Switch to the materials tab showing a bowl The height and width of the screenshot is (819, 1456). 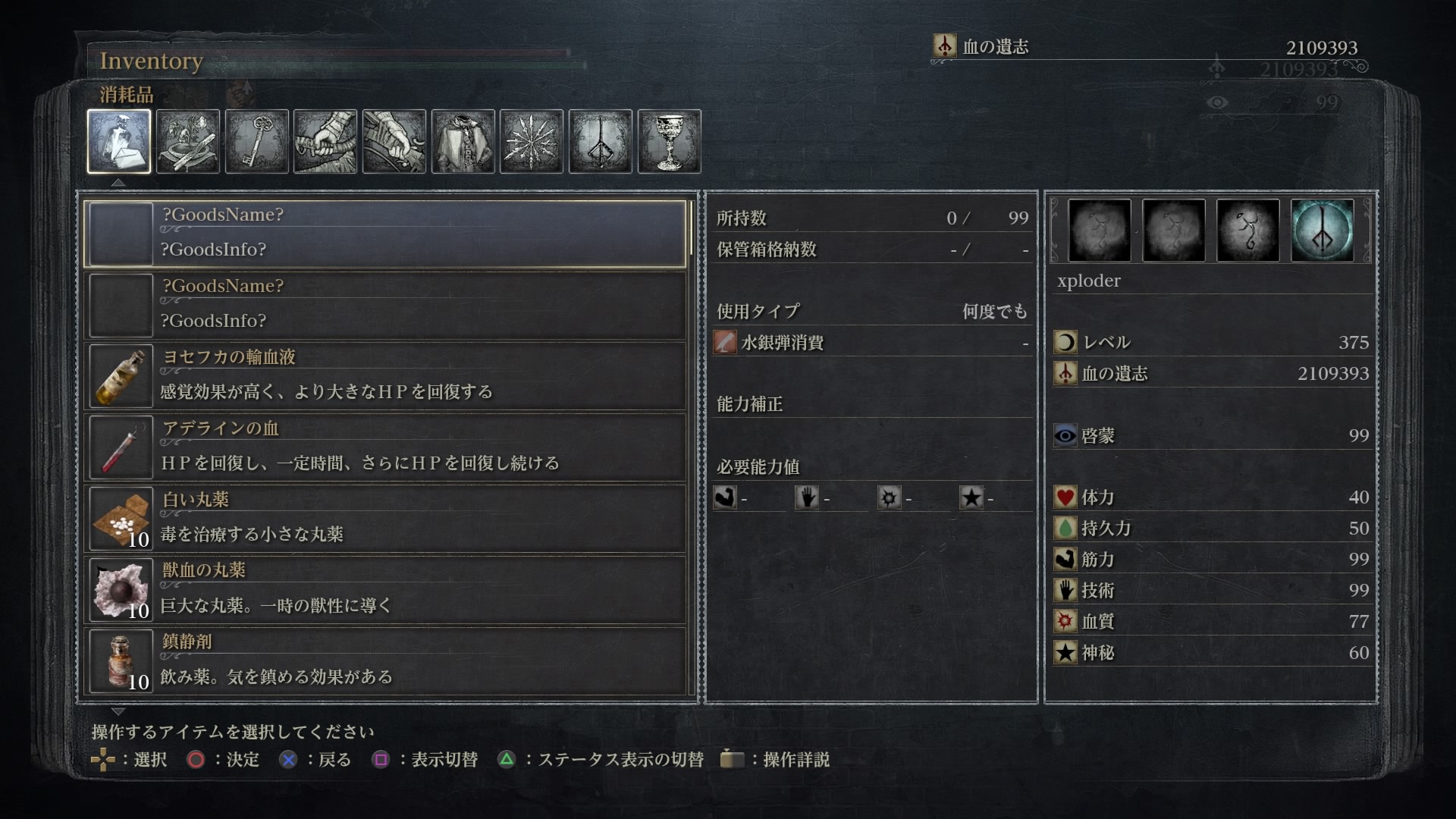(x=188, y=141)
